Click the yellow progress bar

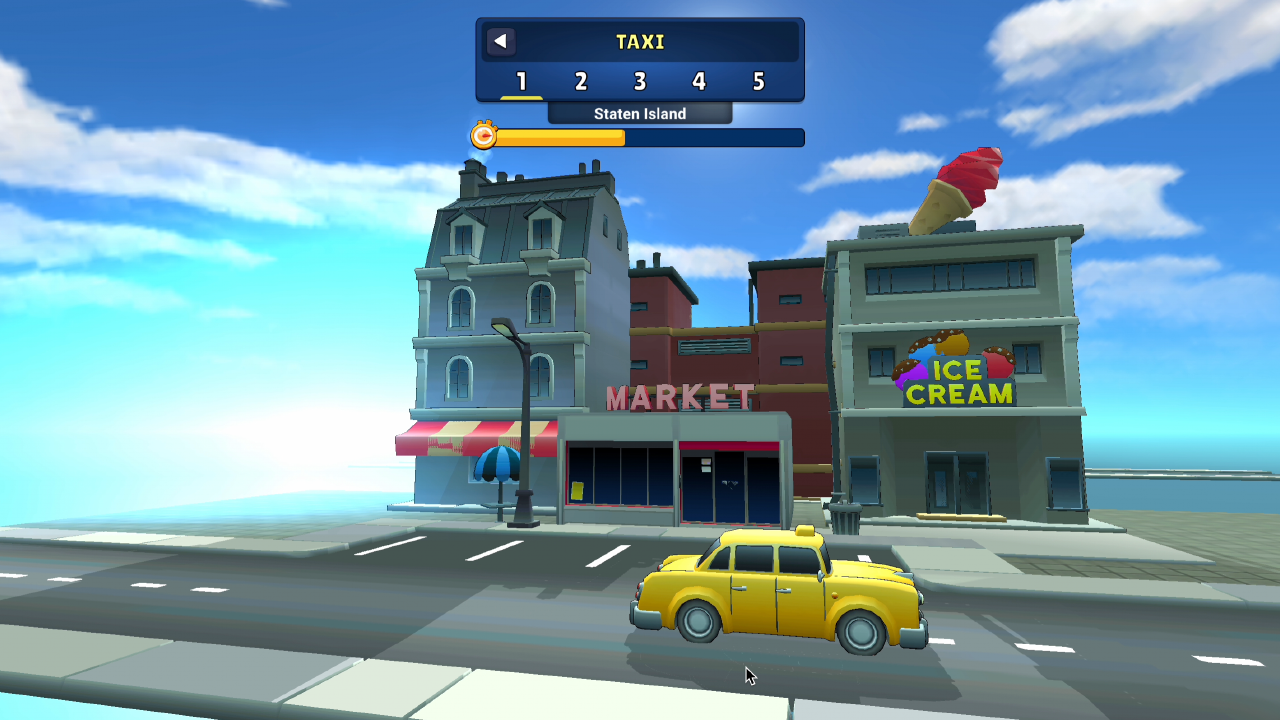[560, 136]
